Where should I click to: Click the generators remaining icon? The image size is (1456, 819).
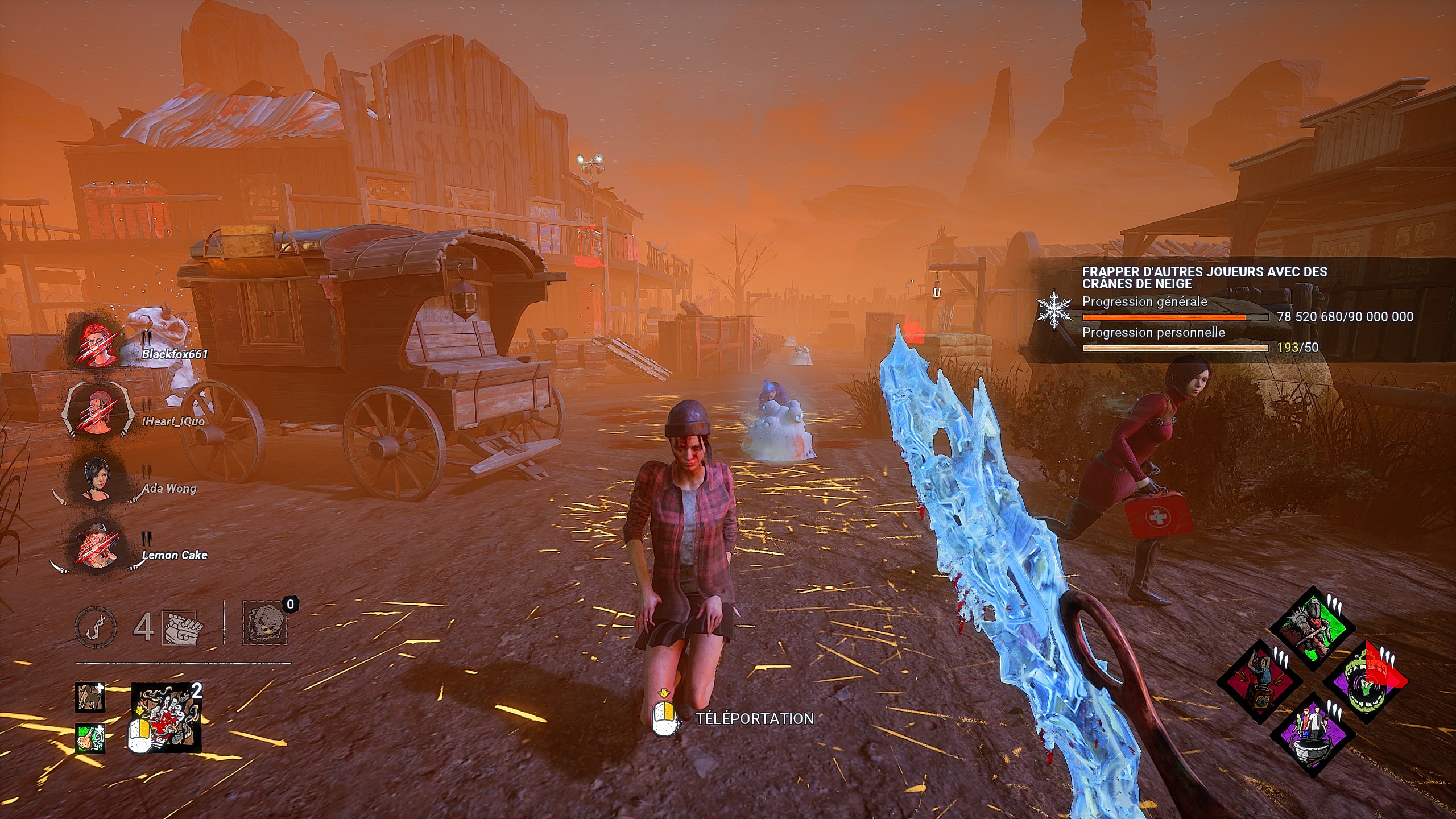click(x=180, y=628)
